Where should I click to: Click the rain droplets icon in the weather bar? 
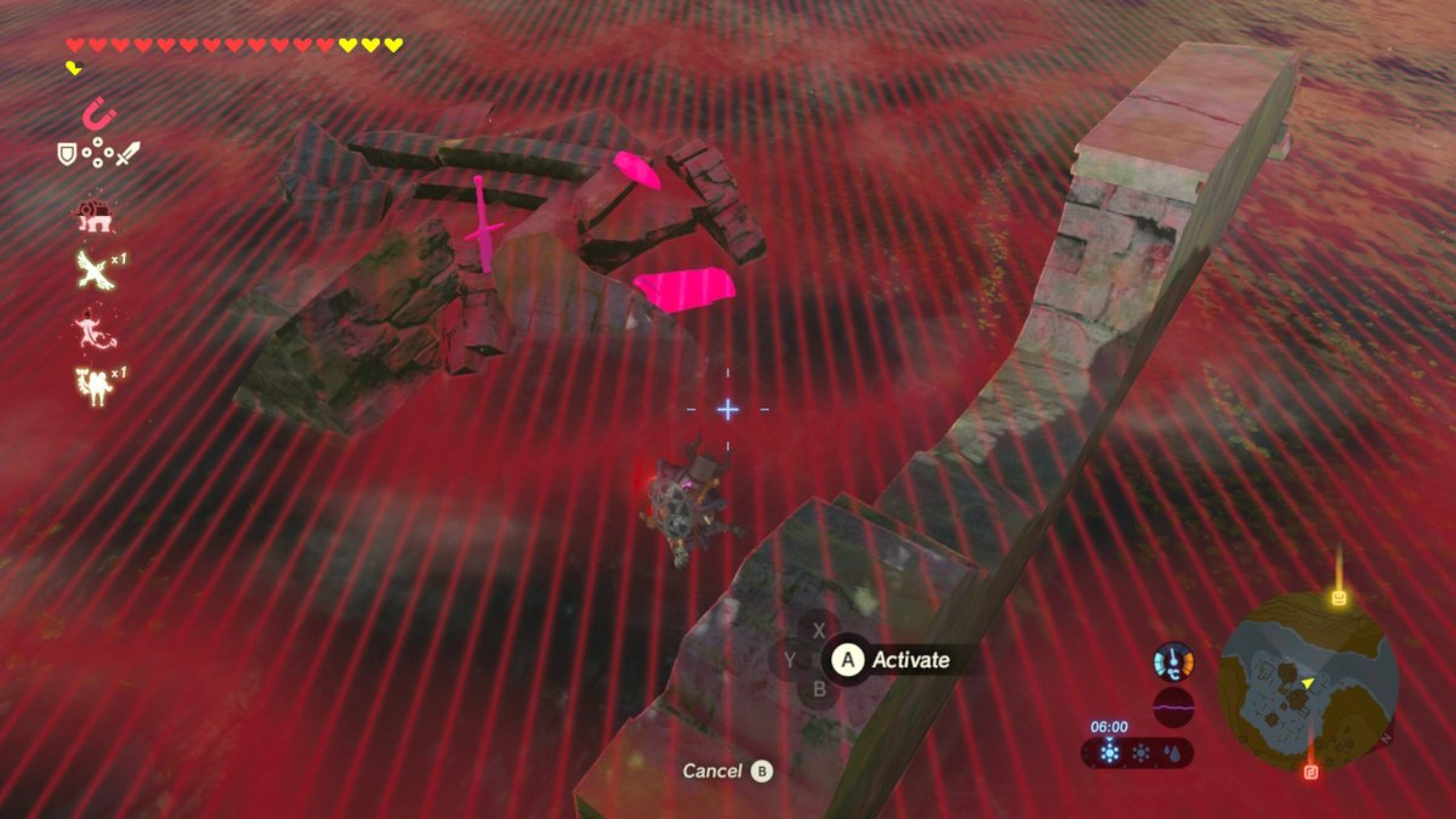[x=1173, y=752]
